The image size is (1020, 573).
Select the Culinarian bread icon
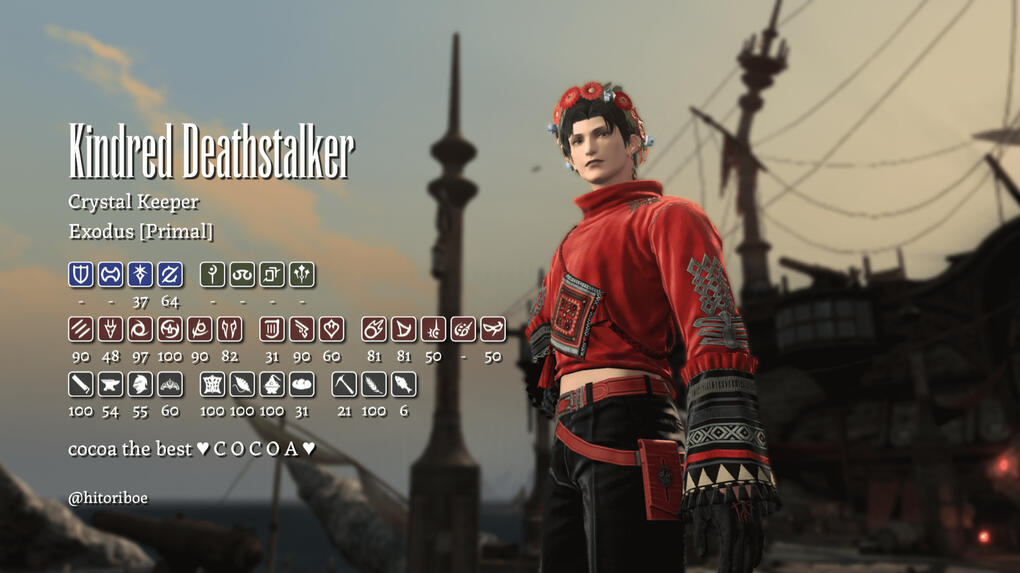(302, 384)
